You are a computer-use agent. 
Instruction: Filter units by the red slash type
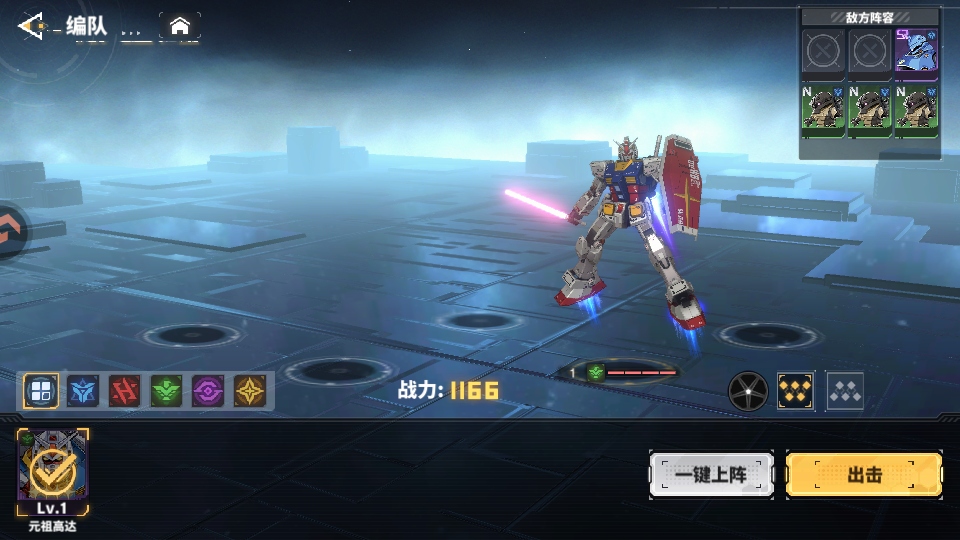click(124, 391)
